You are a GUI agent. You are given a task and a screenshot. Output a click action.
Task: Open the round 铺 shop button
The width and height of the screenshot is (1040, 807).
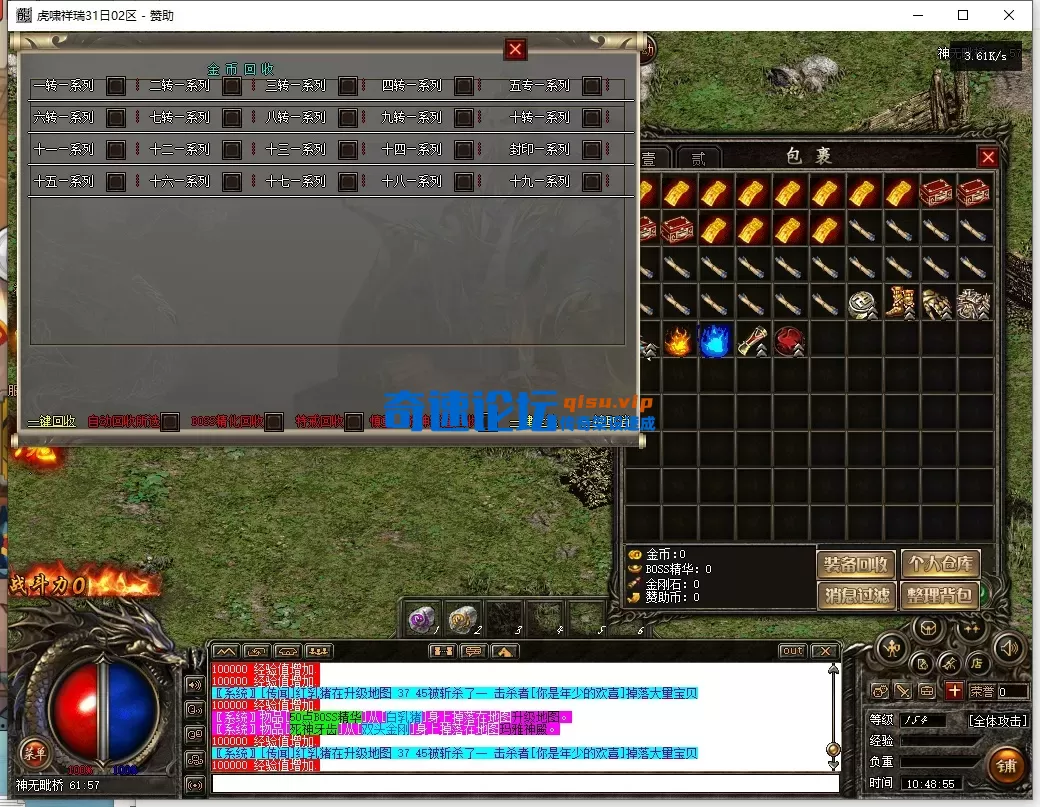[1006, 765]
